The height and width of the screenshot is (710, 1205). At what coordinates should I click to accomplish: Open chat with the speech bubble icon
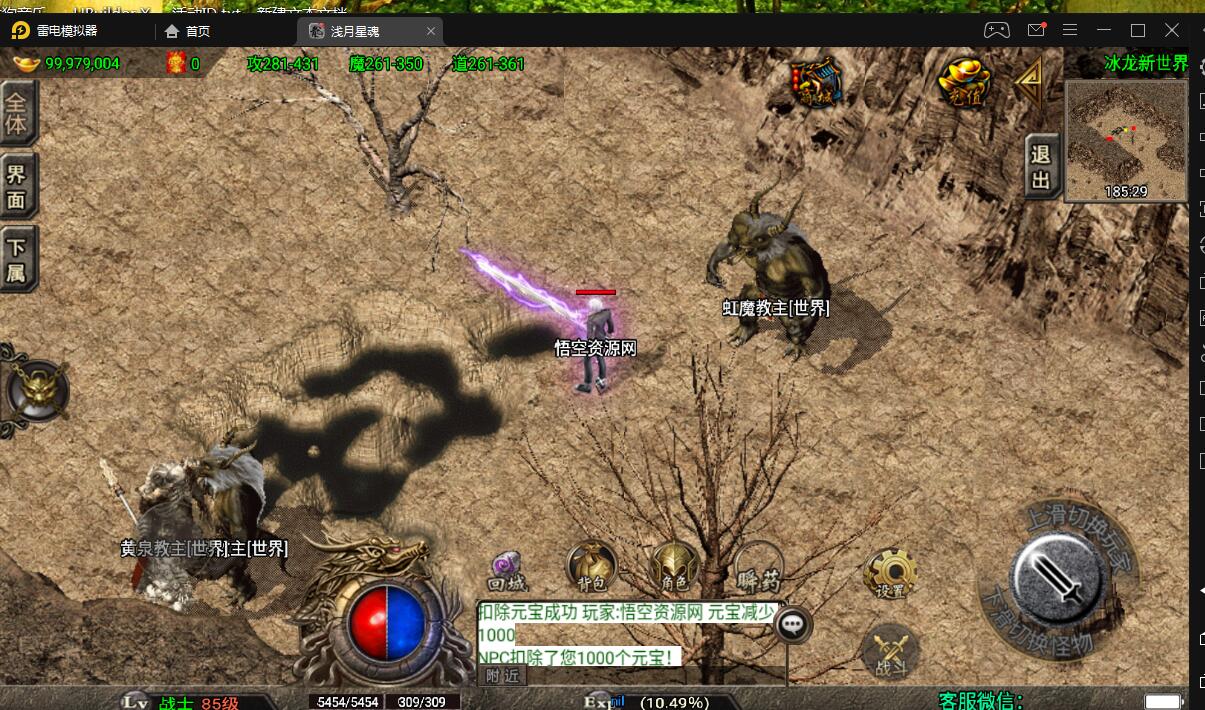point(794,626)
